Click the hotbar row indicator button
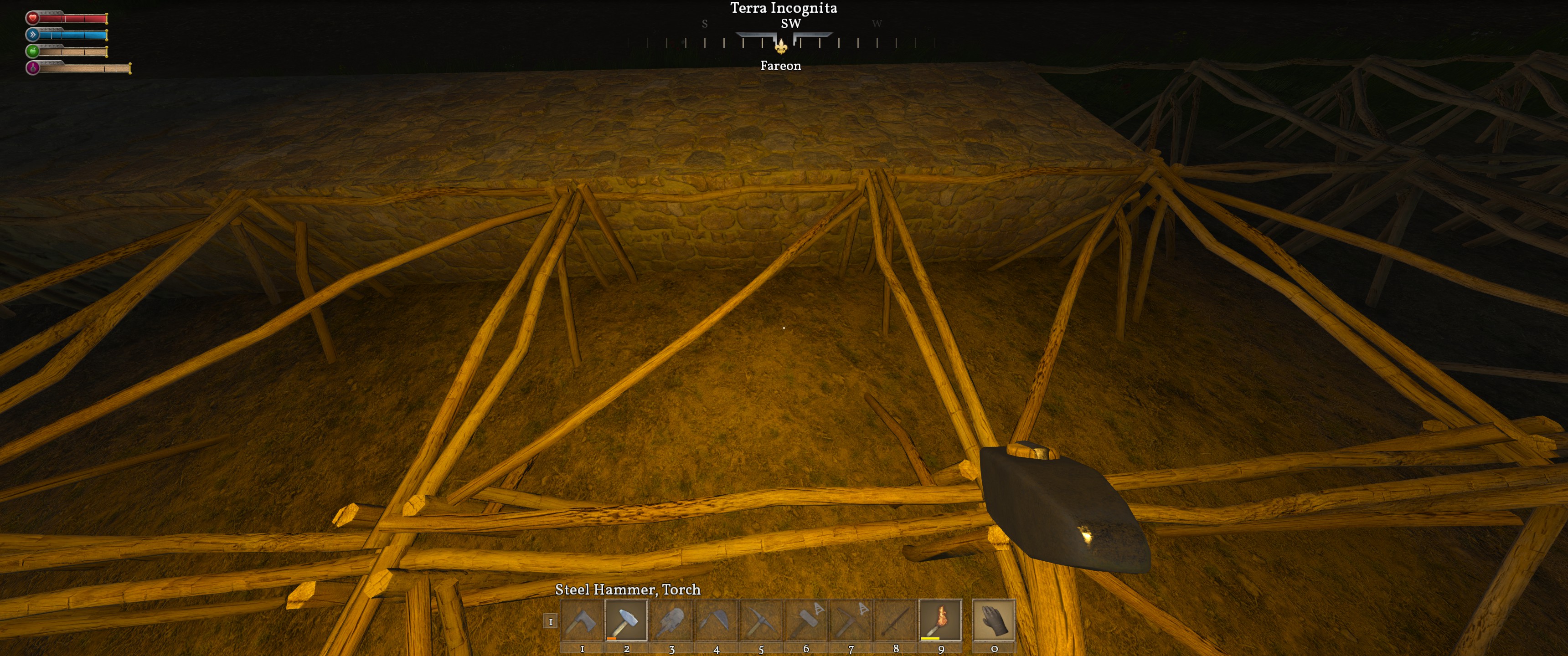Screen dimensions: 1568x656 550,621
